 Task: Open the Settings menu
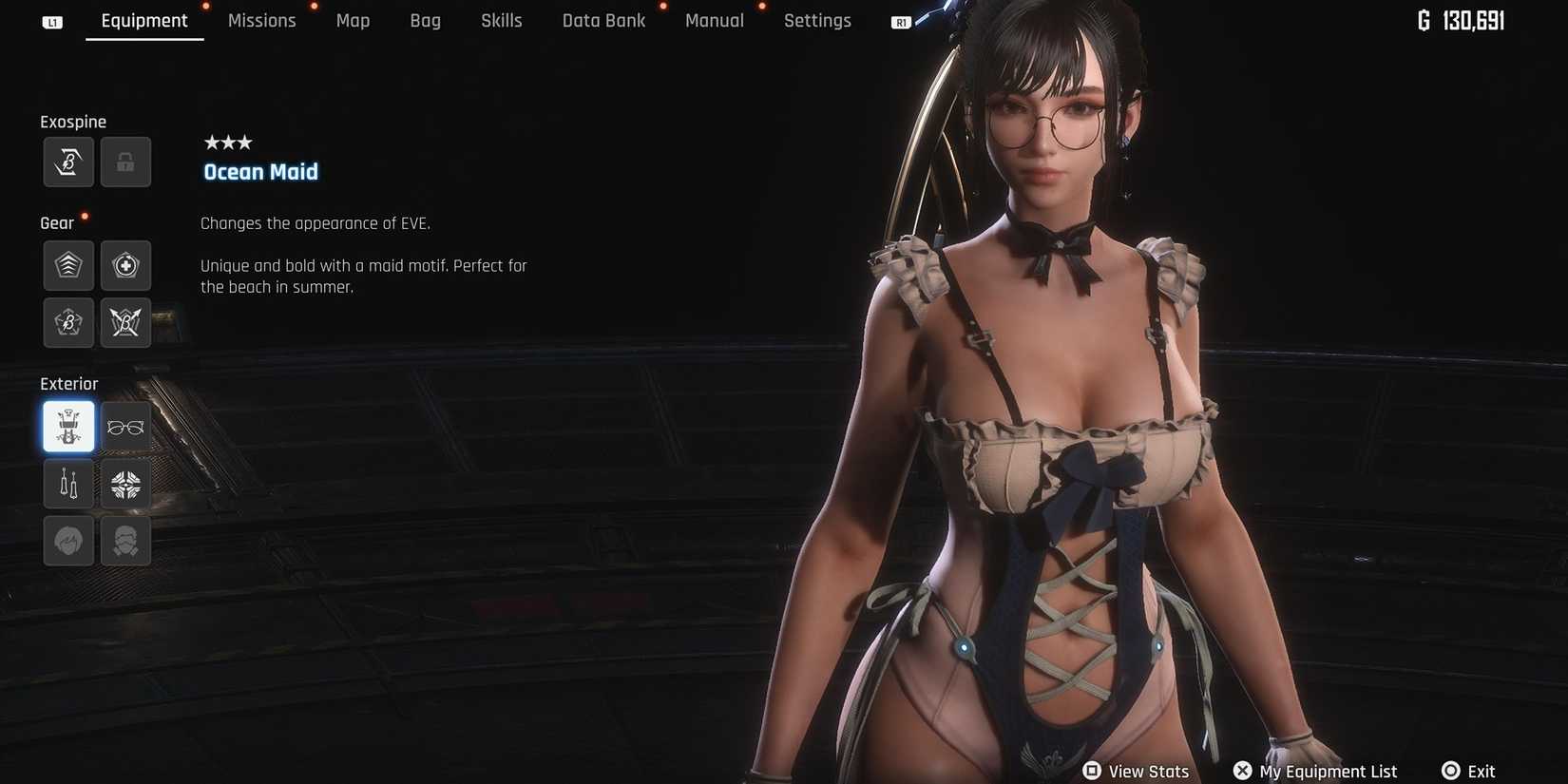click(x=816, y=20)
